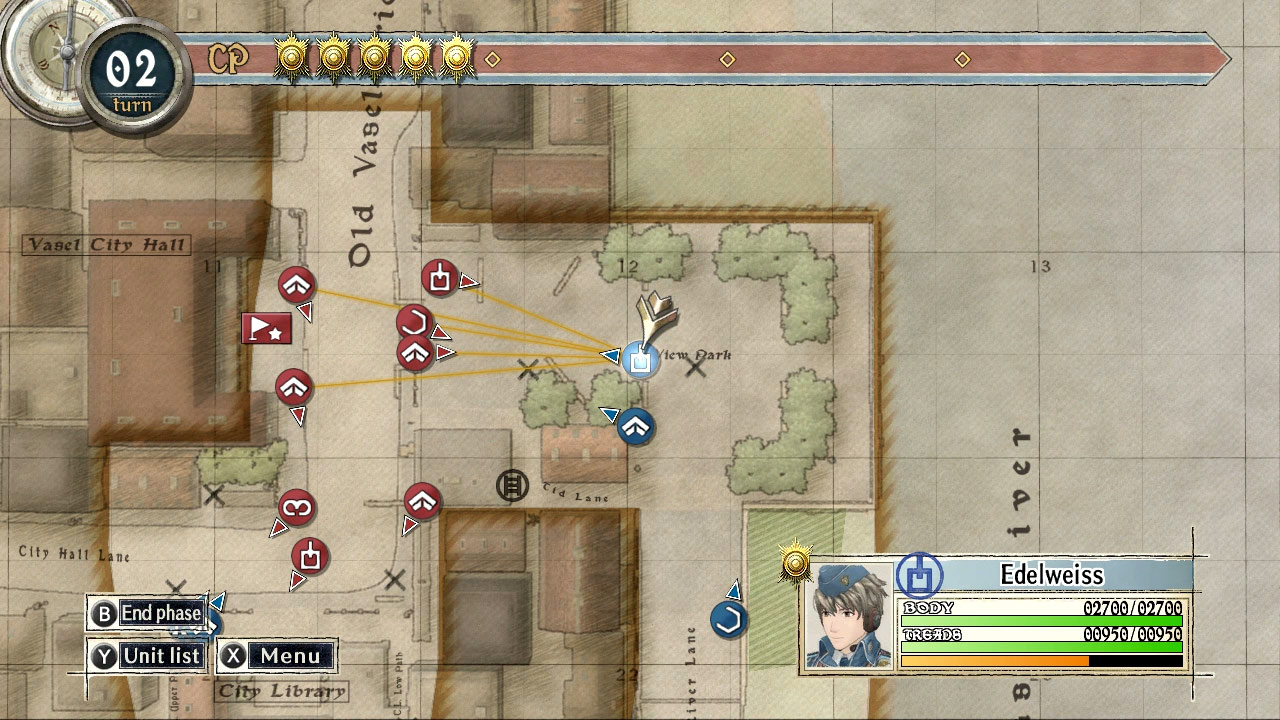Viewport: 1280px width, 720px height.
Task: Select the blue Edelweiss tank icon at View Park
Action: [x=640, y=360]
